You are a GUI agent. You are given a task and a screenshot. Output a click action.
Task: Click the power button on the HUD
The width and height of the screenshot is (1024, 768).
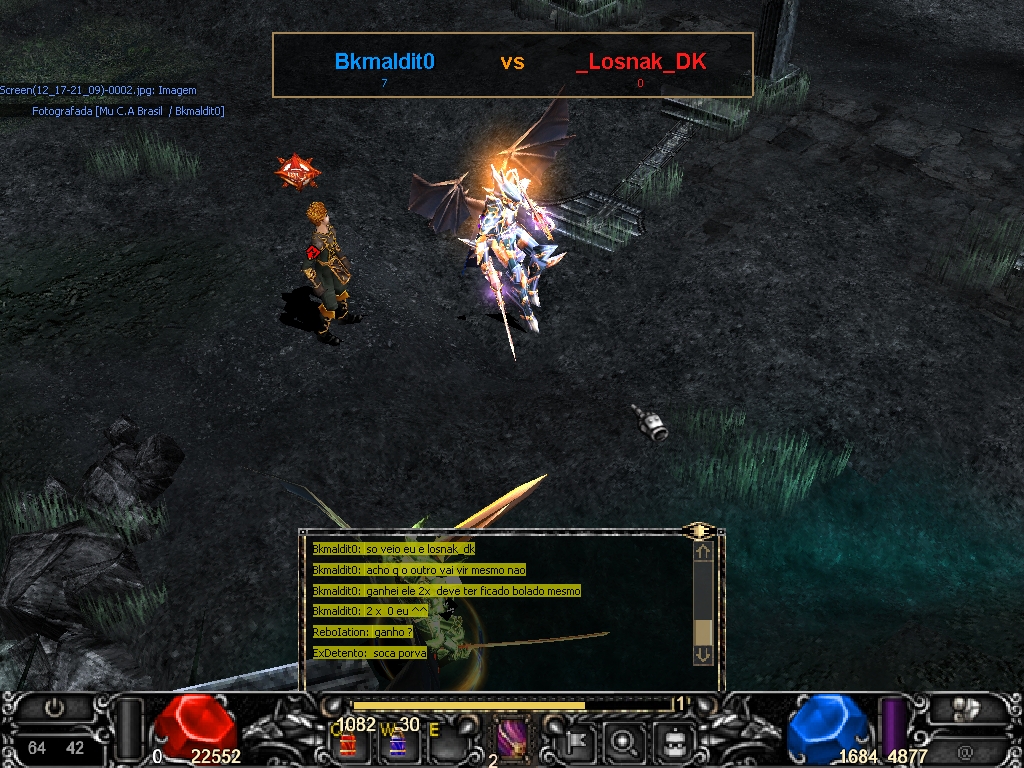pos(54,709)
